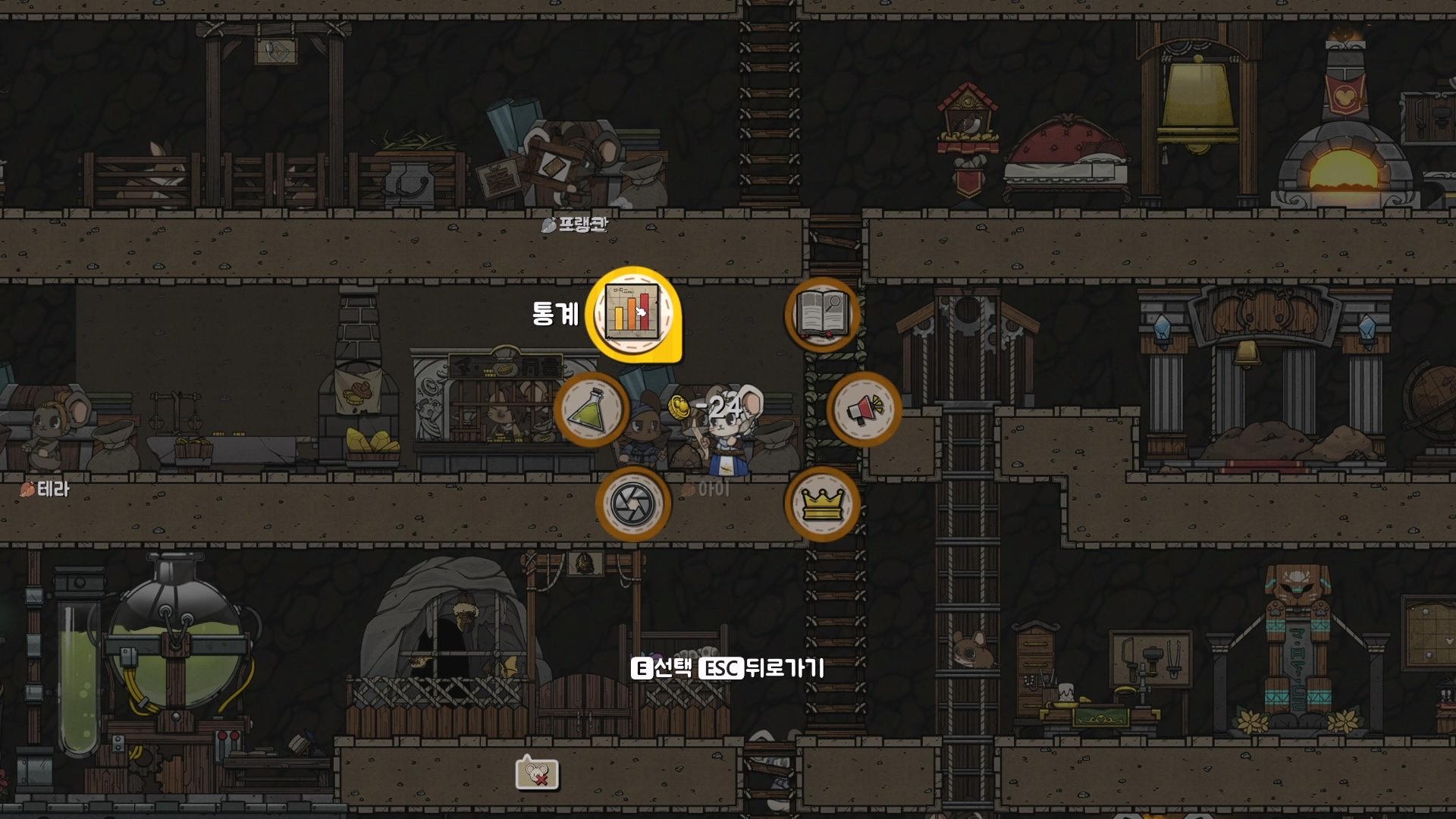1456x819 pixels.
Task: Open the 통계 statistics bar chart option
Action: point(632,313)
